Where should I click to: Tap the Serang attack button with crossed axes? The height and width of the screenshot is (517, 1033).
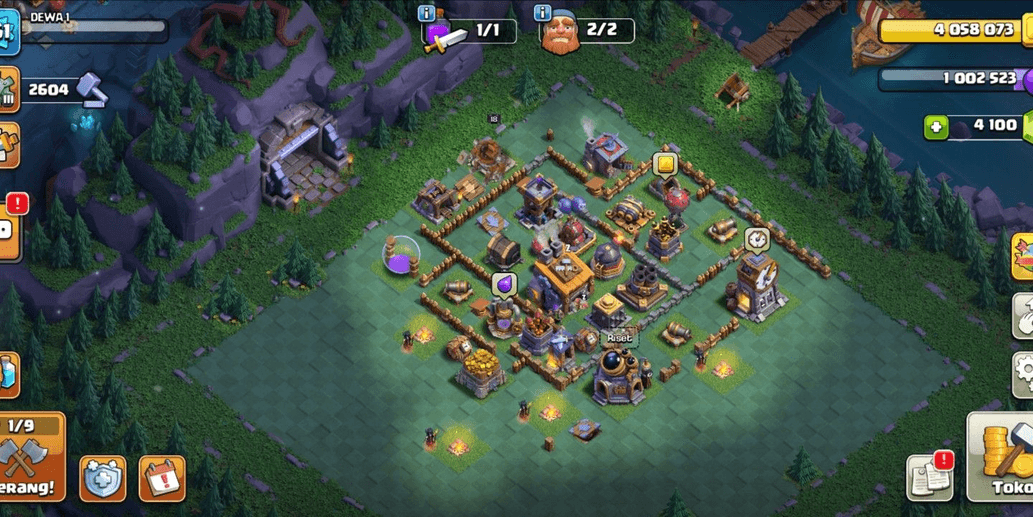pos(30,456)
